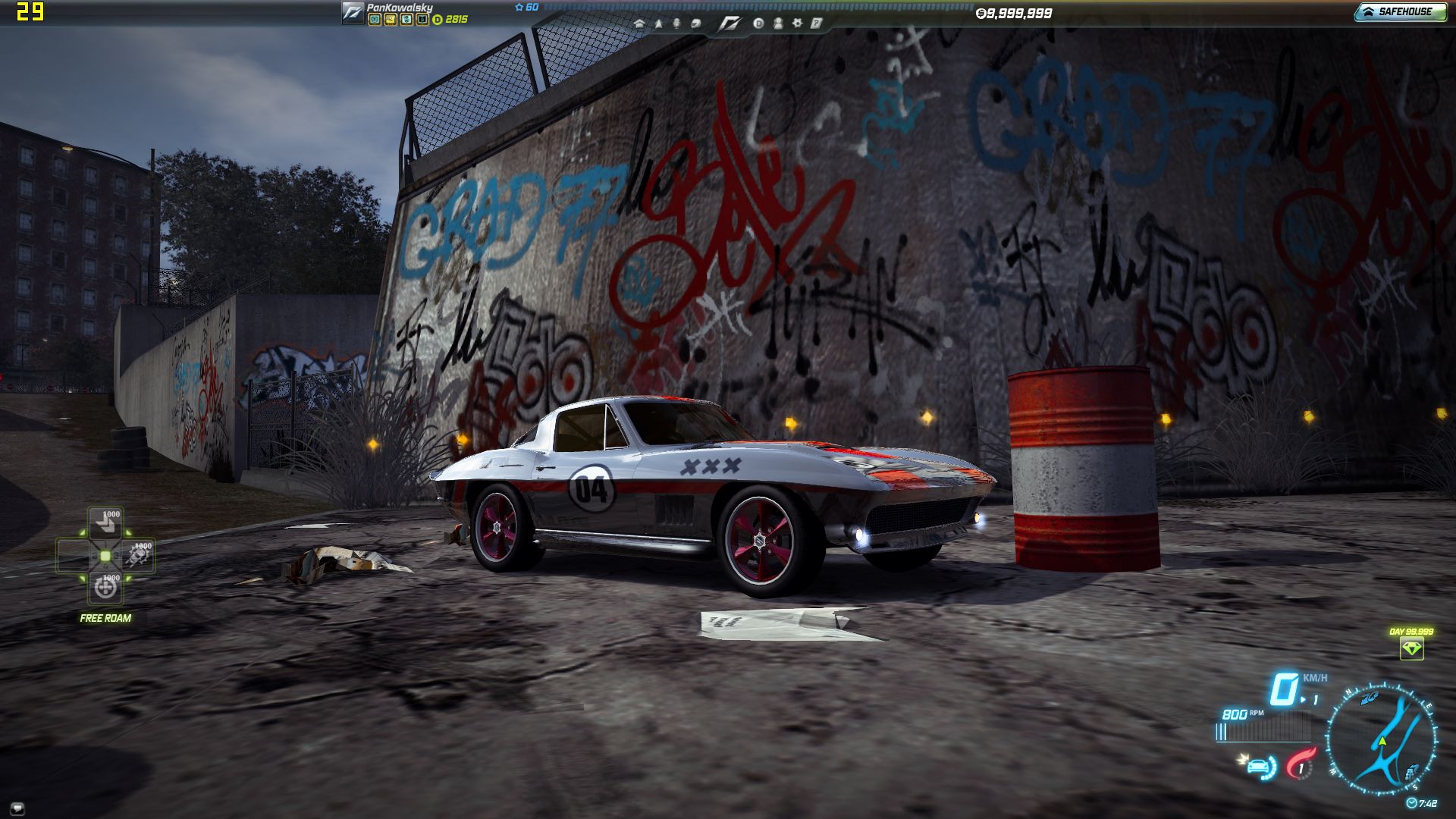Toggle the microphone icon
This screenshot has width=1456, height=819.
(676, 24)
